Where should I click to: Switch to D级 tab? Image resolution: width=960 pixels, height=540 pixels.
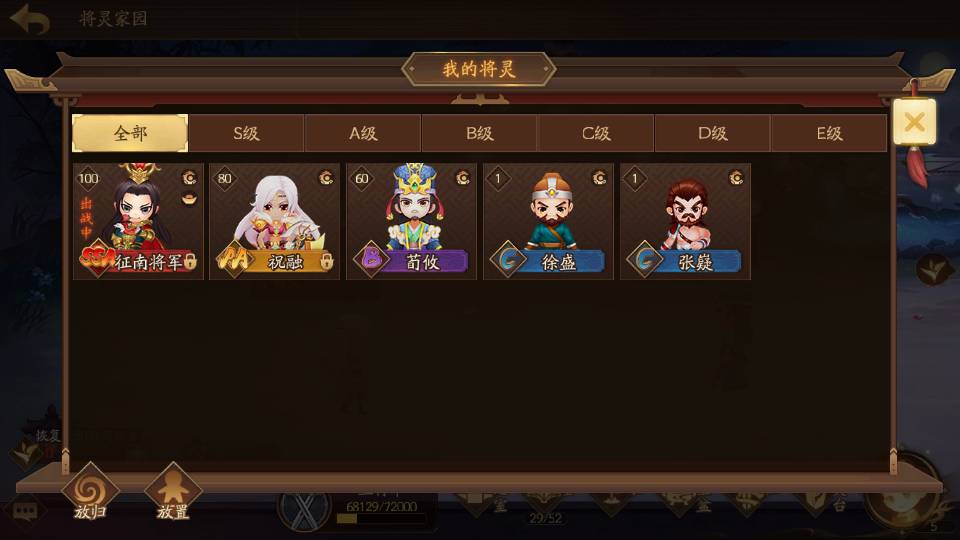tap(713, 133)
